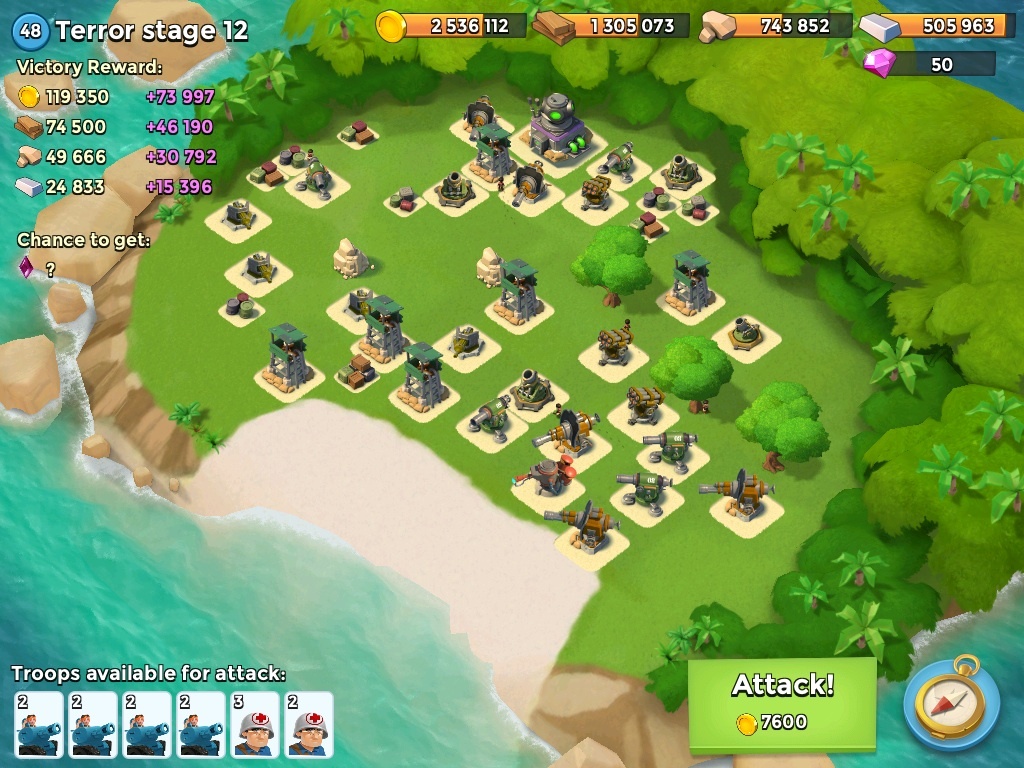
Task: Open the diamond shop from the gem counter
Action: coord(930,65)
